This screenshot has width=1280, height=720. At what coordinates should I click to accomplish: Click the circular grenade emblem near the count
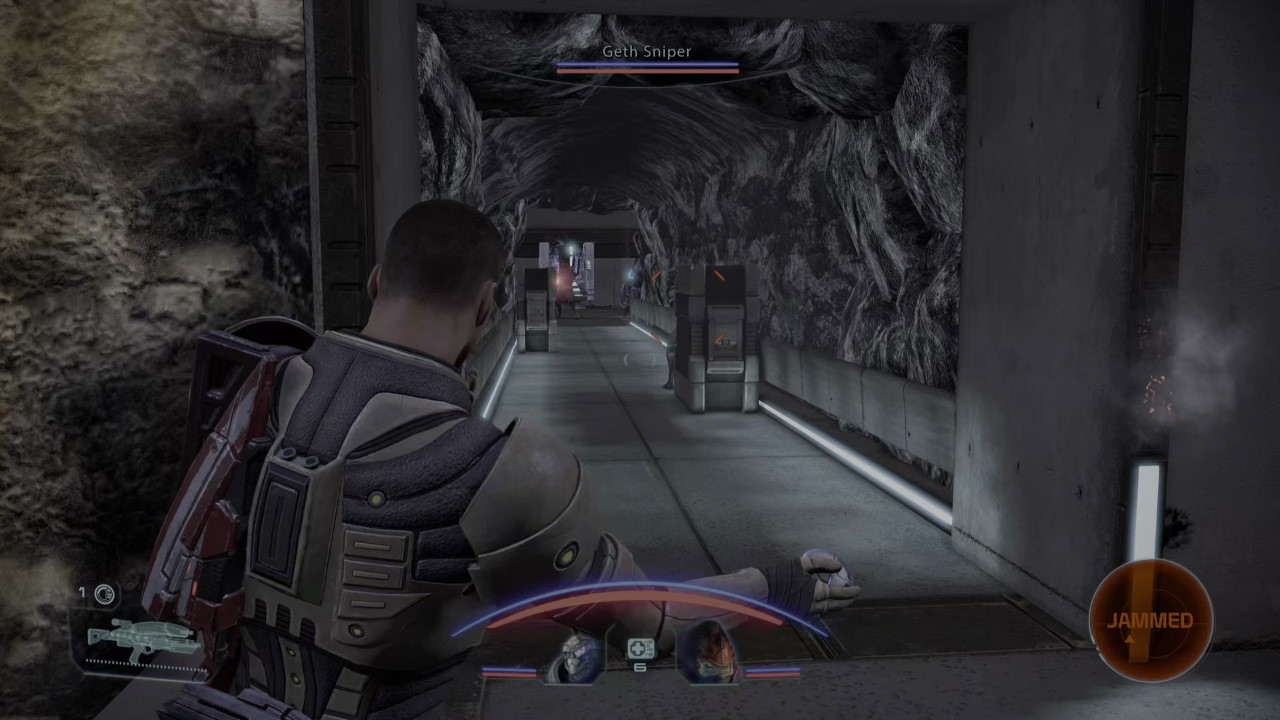coord(103,594)
